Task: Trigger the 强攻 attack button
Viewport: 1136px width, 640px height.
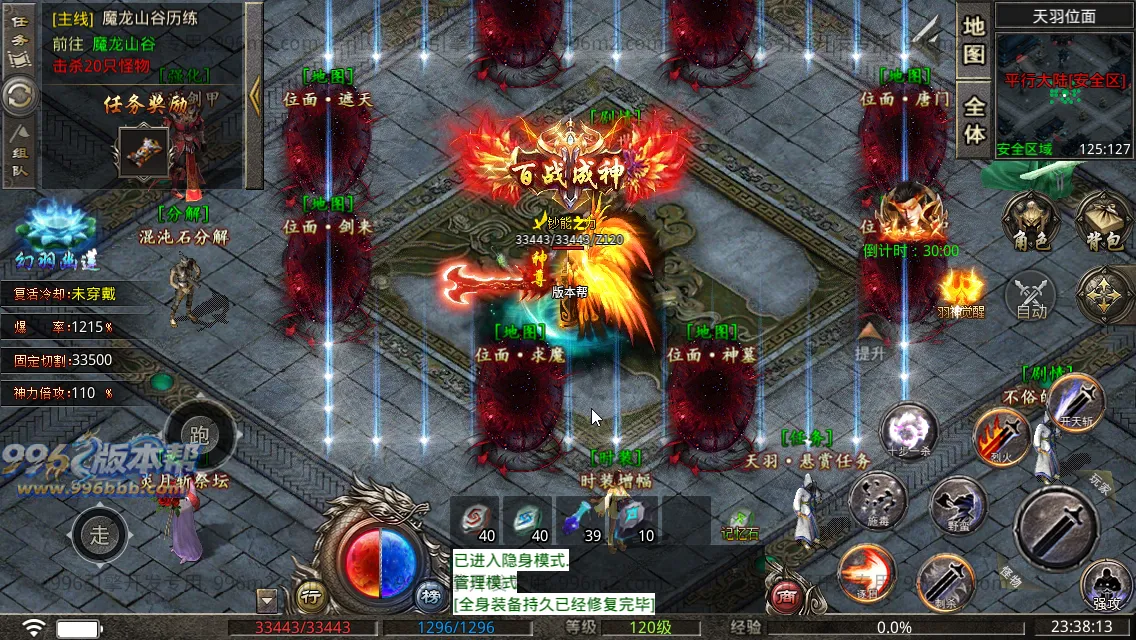Action: tap(1106, 586)
